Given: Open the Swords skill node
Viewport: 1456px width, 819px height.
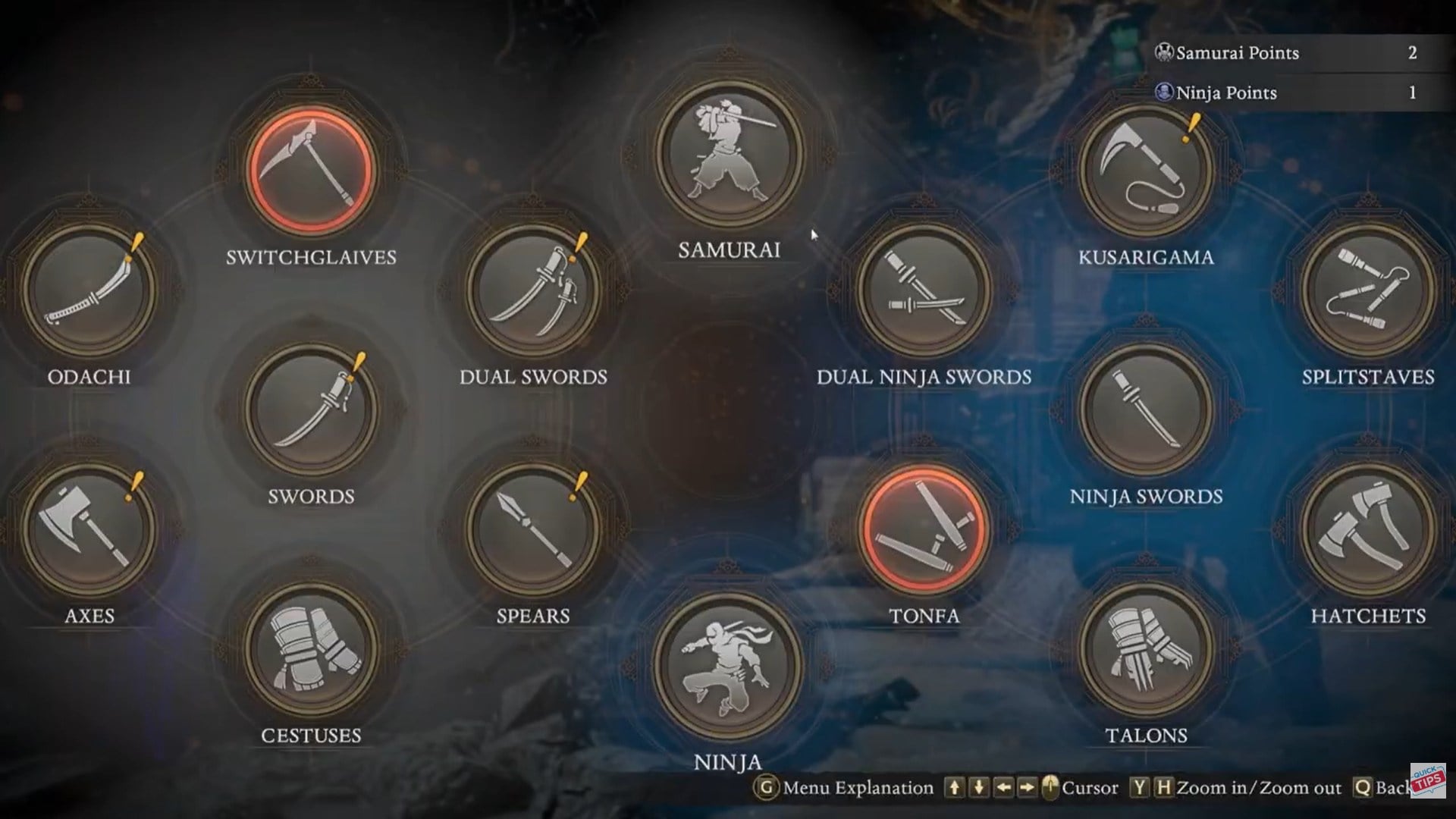Looking at the screenshot, I should coord(311,409).
